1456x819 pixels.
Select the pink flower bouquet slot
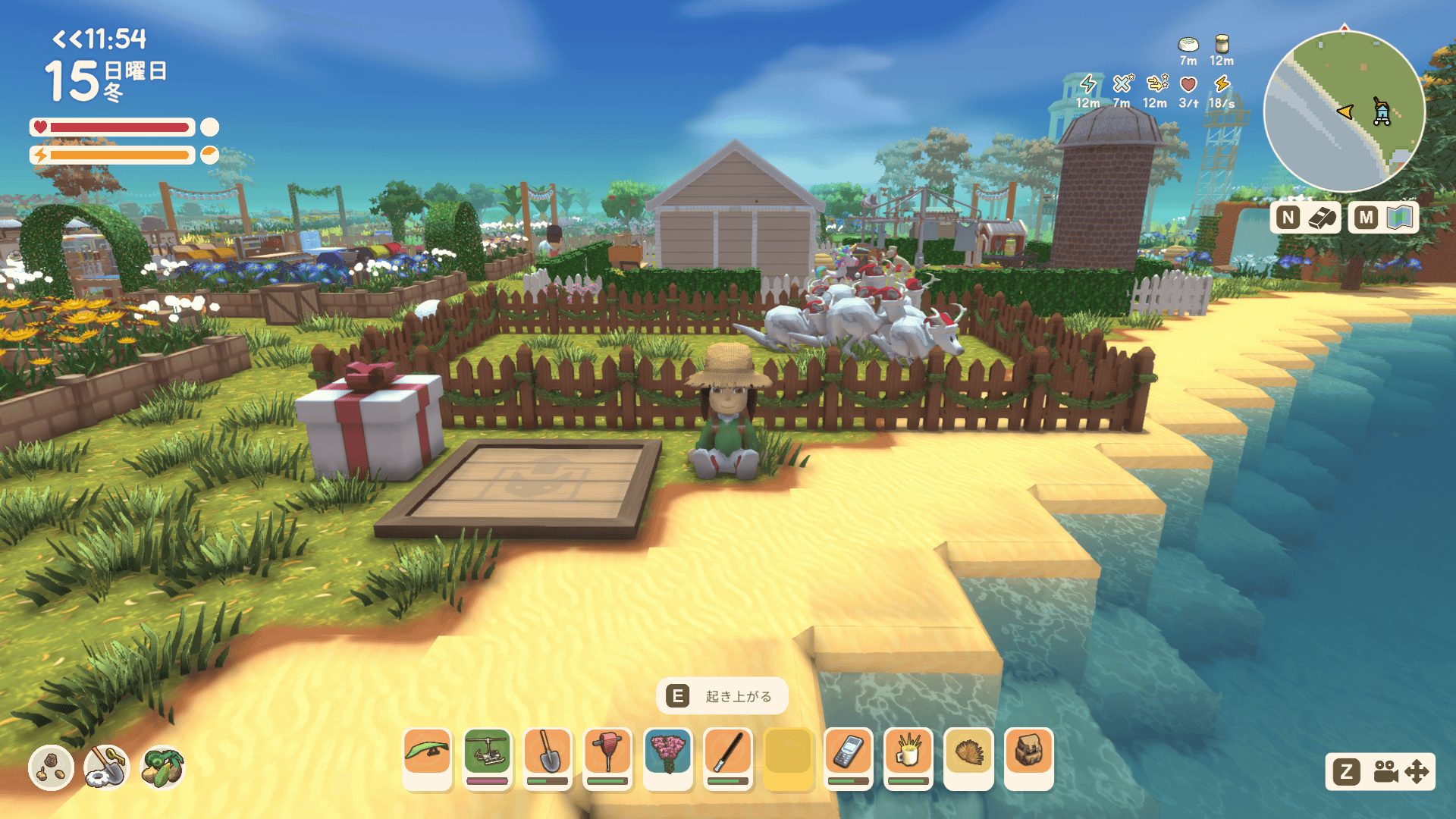click(x=667, y=758)
